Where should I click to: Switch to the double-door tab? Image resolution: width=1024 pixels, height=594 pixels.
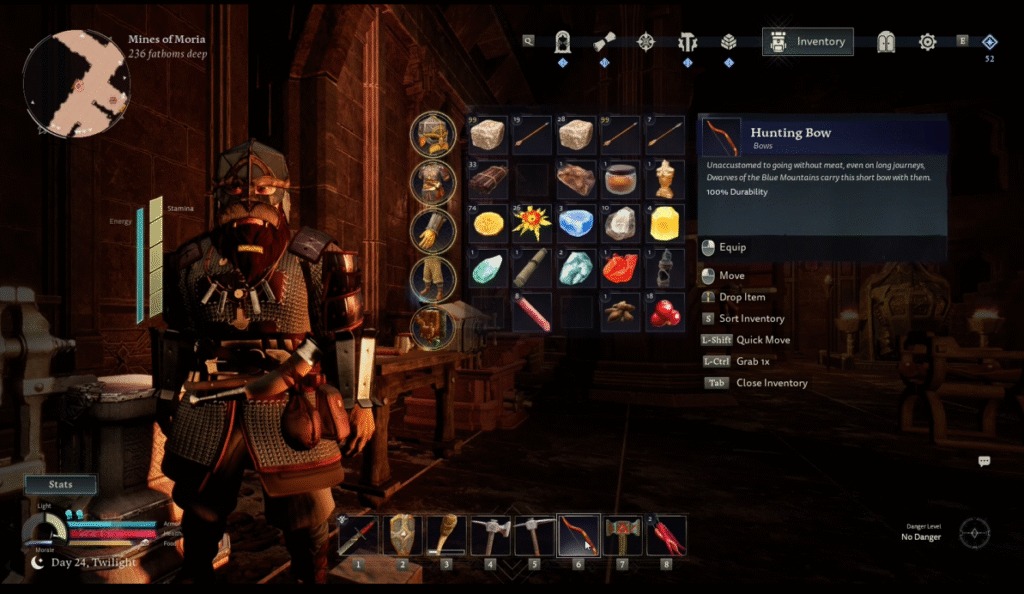pos(886,42)
